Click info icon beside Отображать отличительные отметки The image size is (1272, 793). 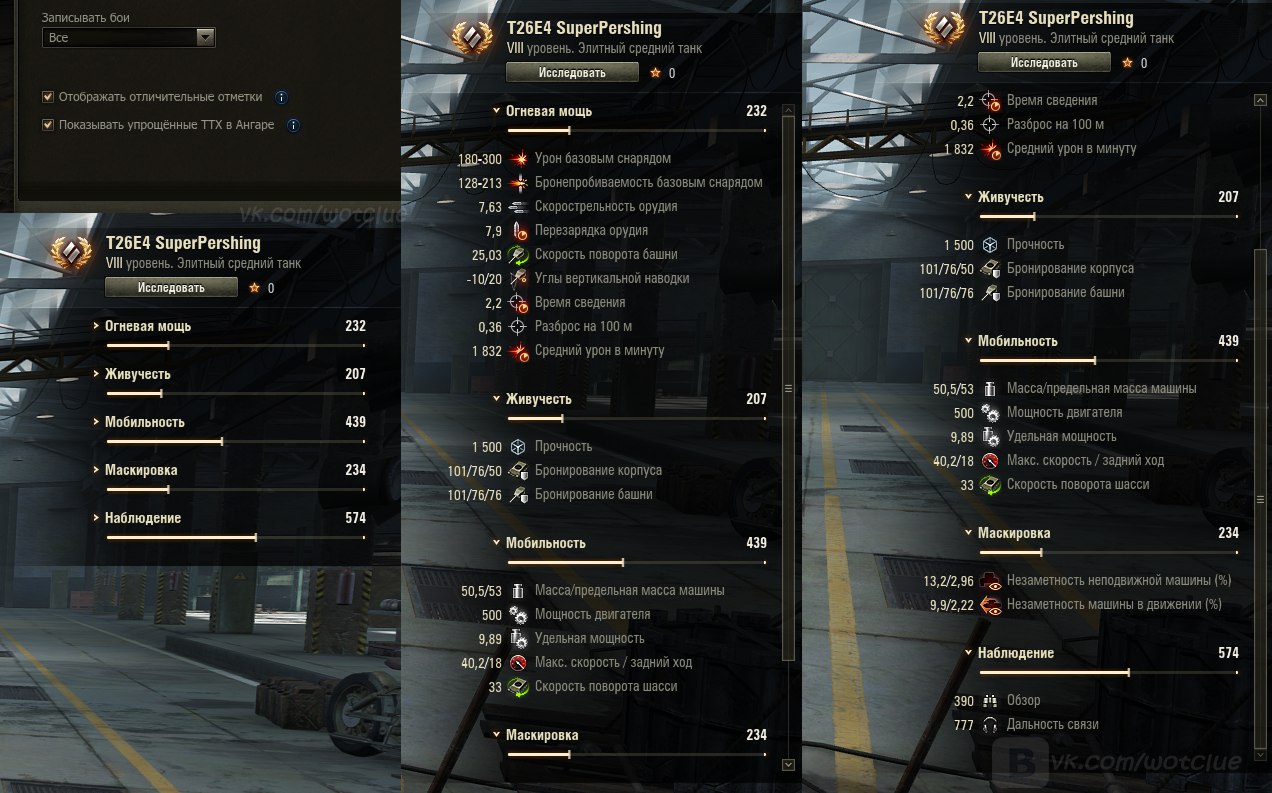point(281,98)
